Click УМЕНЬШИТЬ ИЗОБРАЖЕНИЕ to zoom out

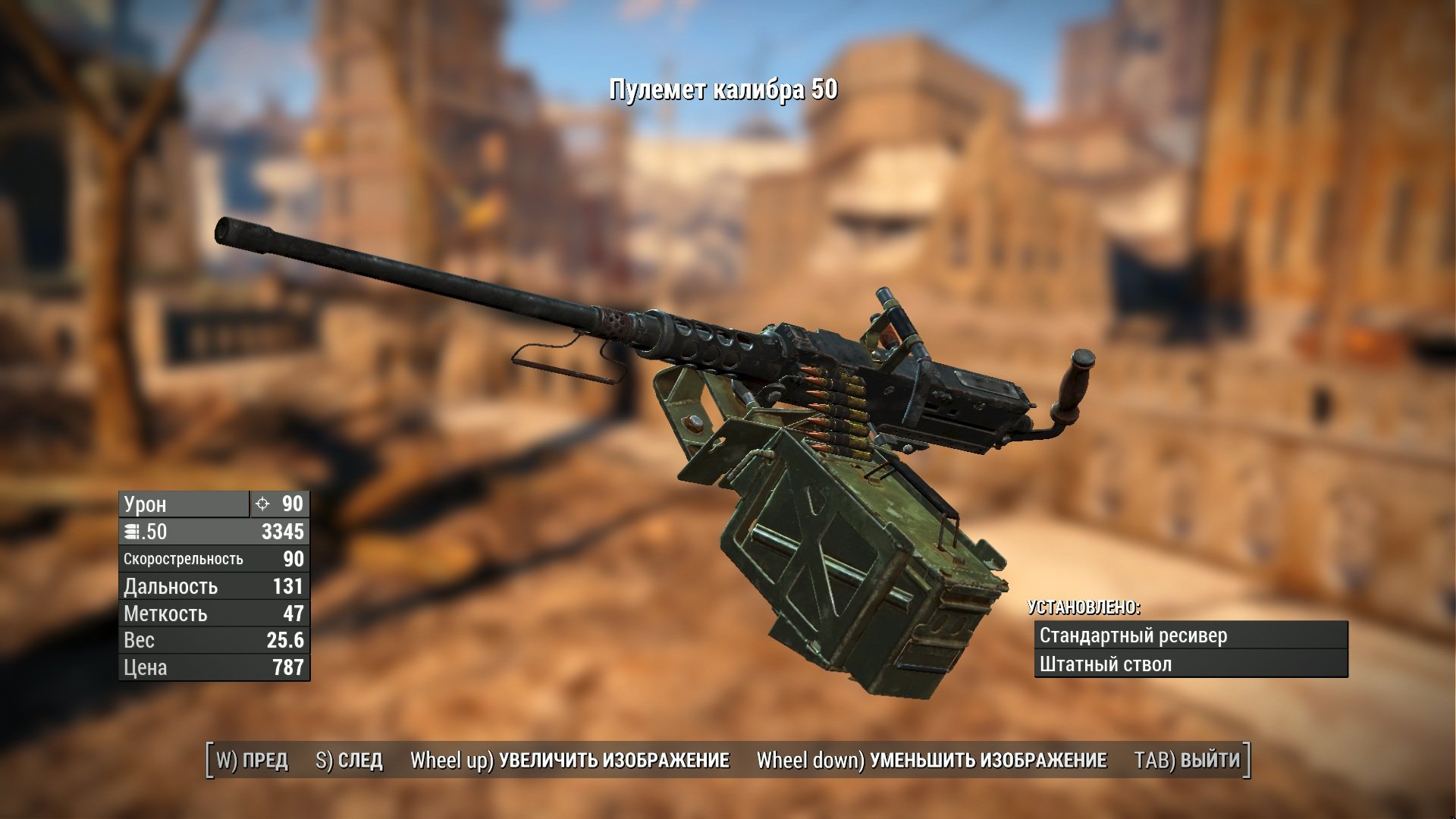pos(931,760)
